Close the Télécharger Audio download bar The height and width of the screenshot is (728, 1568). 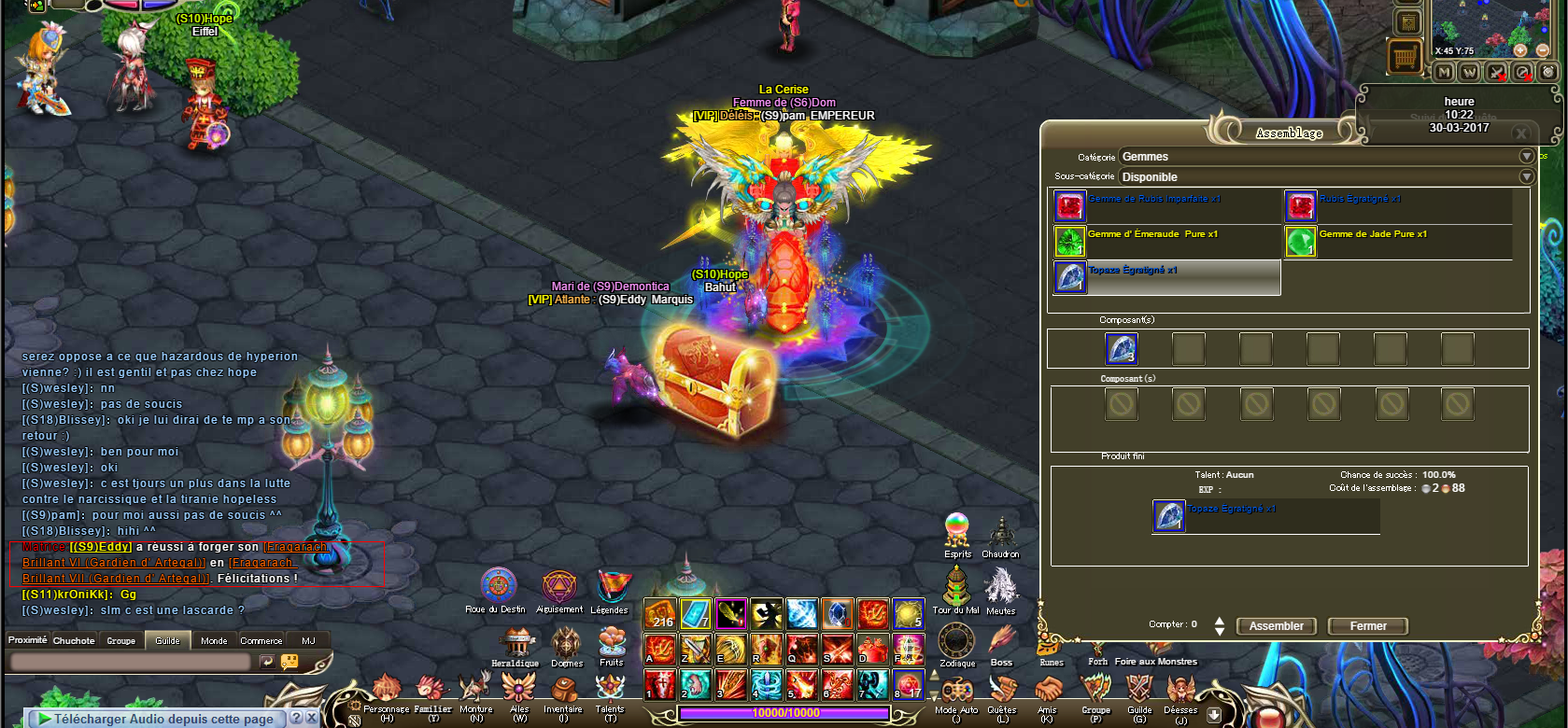tap(311, 718)
